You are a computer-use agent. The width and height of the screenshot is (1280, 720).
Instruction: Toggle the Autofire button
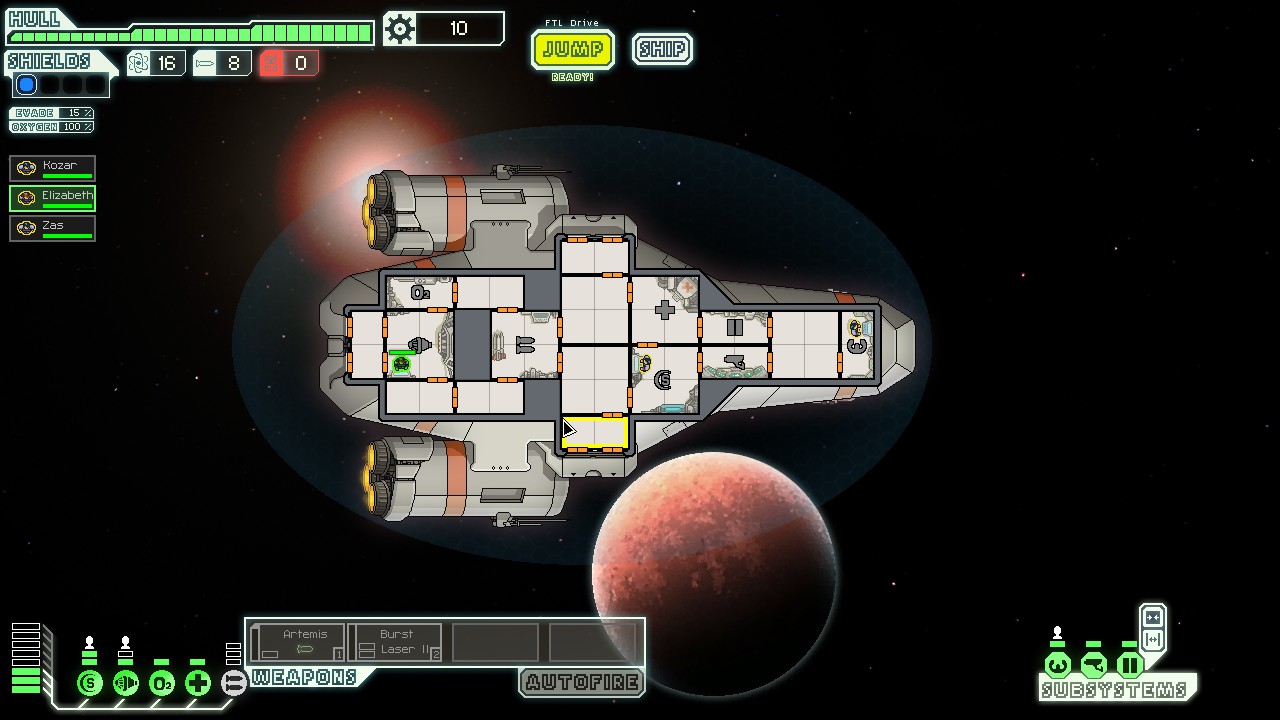582,683
